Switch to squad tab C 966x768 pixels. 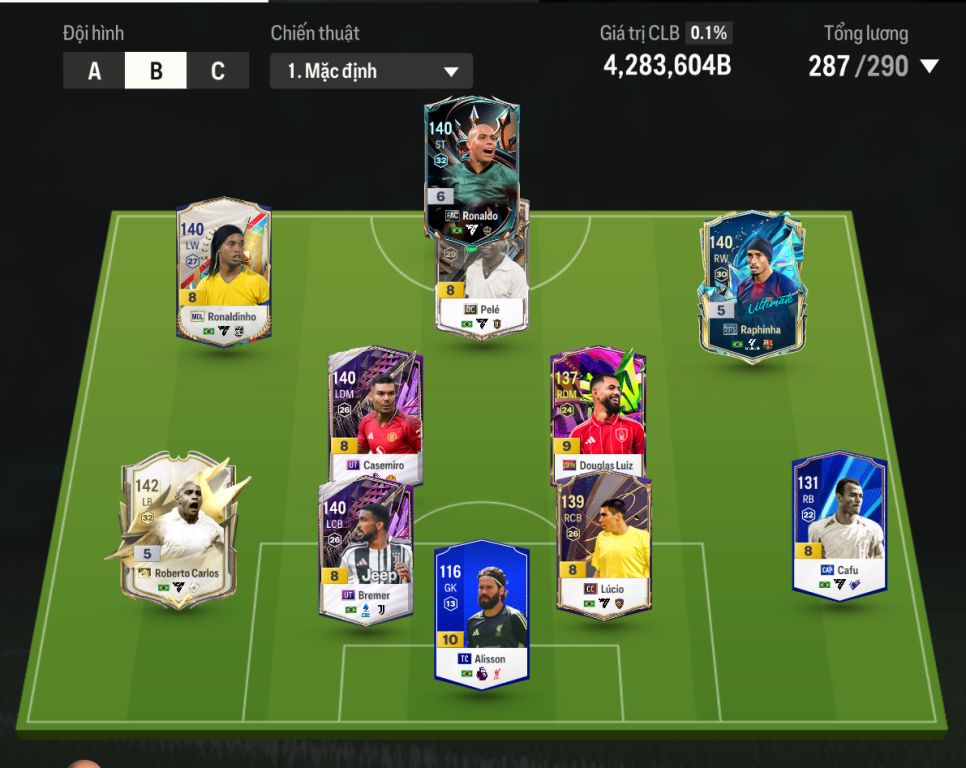[218, 72]
